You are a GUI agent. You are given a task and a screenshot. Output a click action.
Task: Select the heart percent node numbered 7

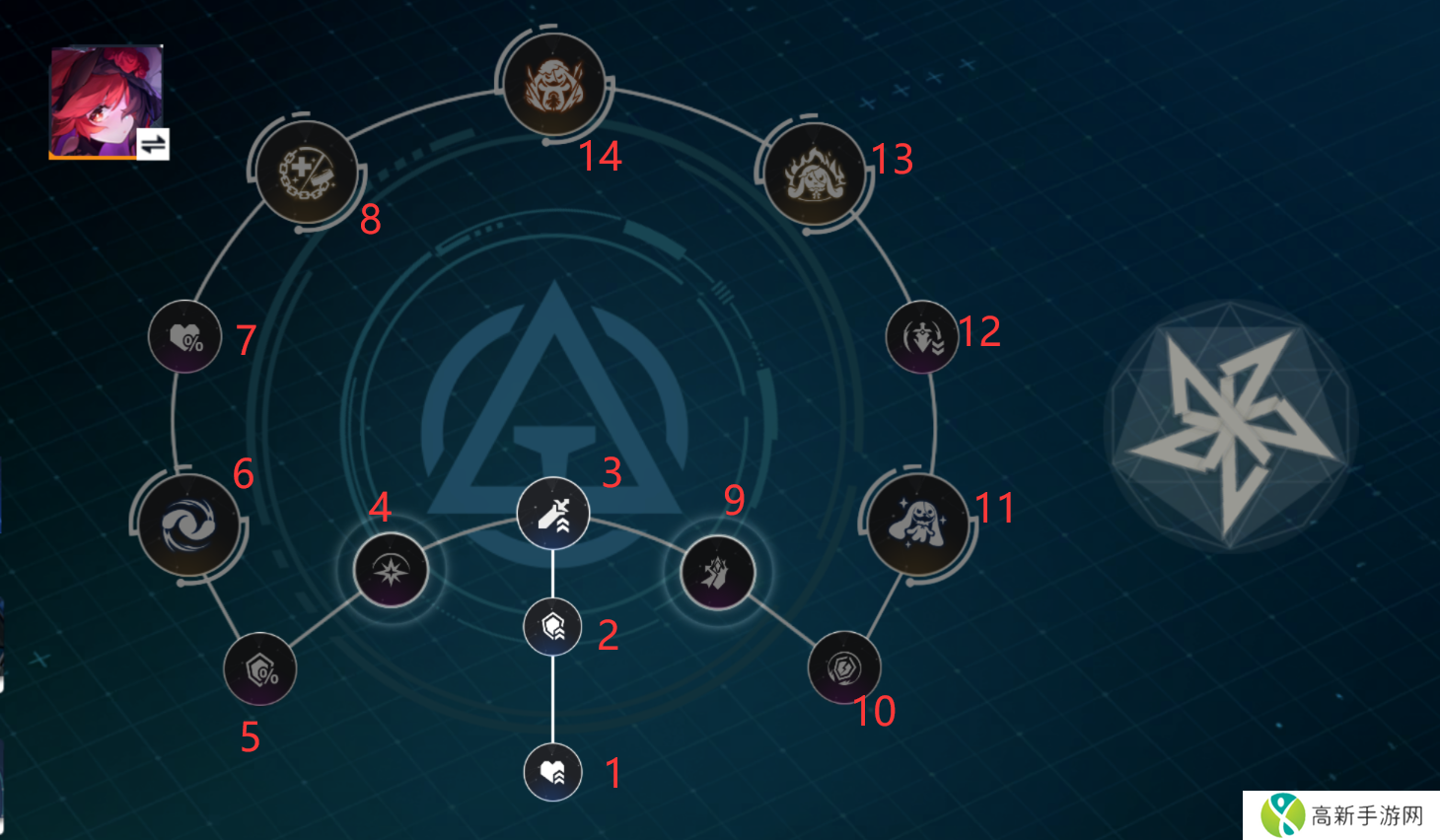click(185, 337)
